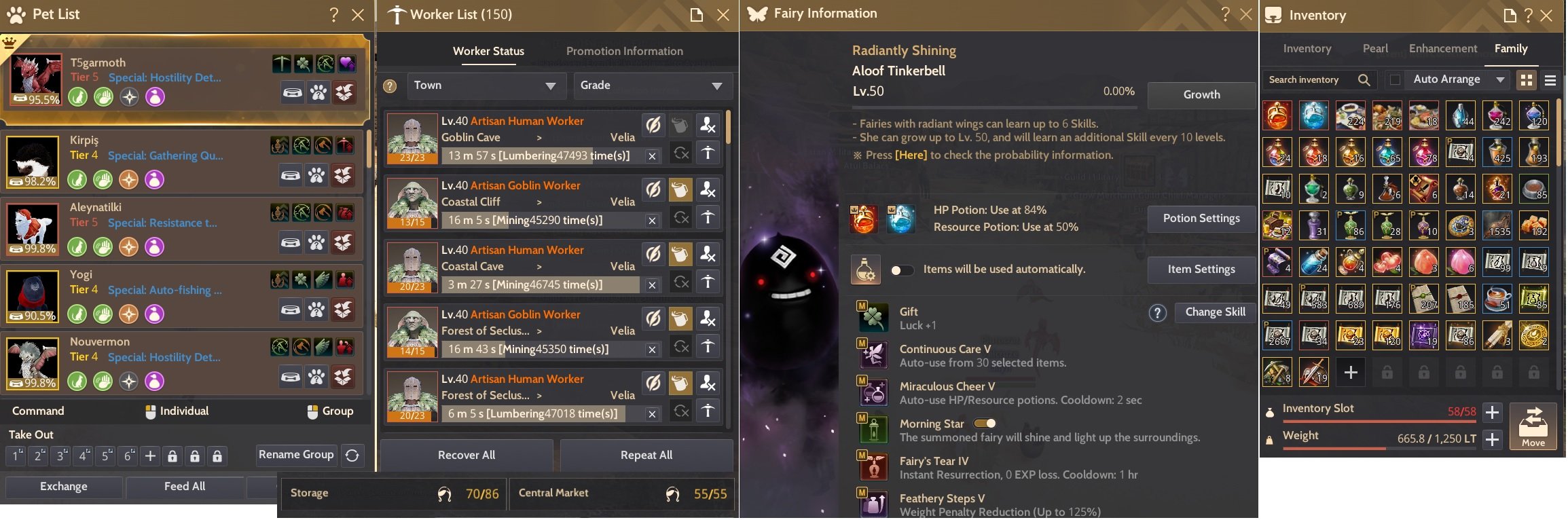
Task: Open fairy Item Settings
Action: [x=1201, y=270]
